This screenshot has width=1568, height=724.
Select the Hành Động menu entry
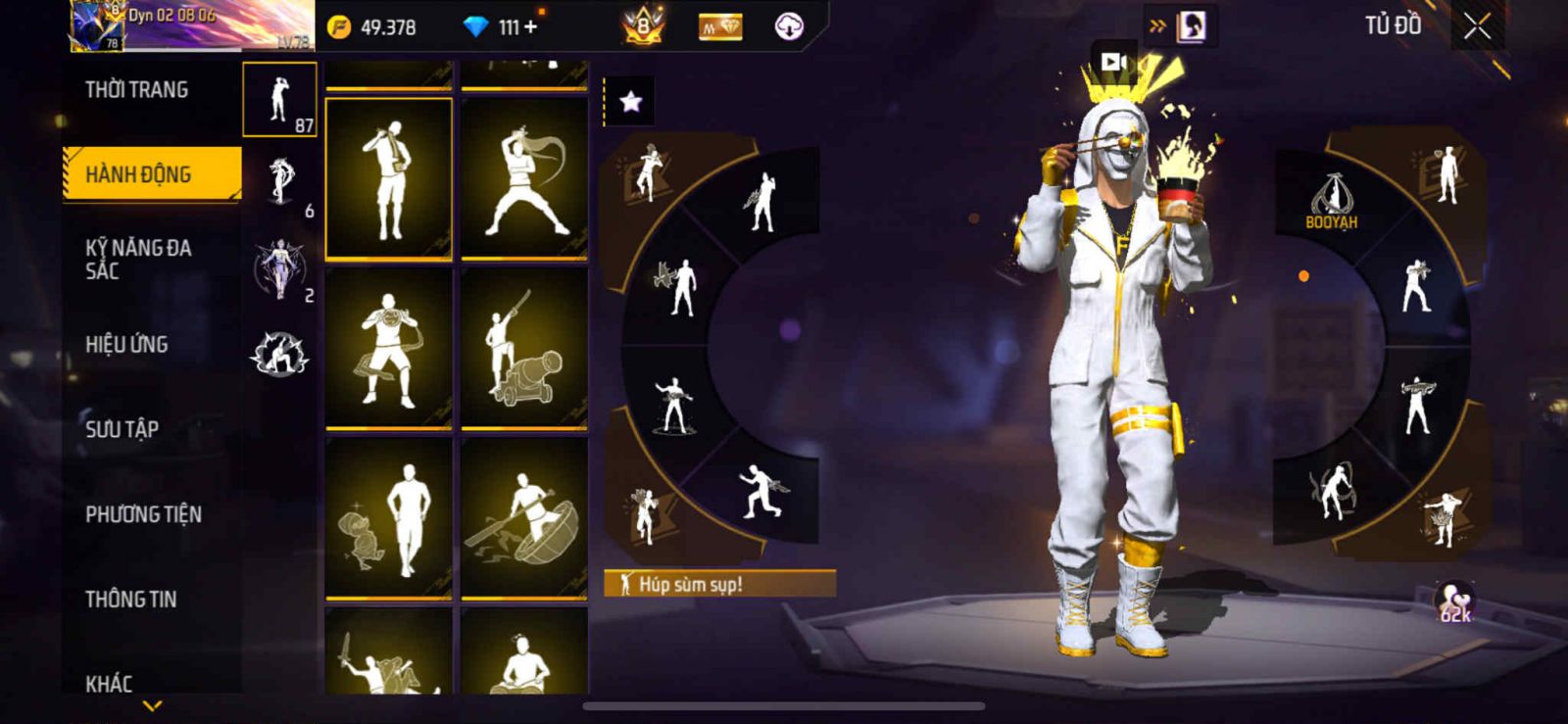point(151,174)
